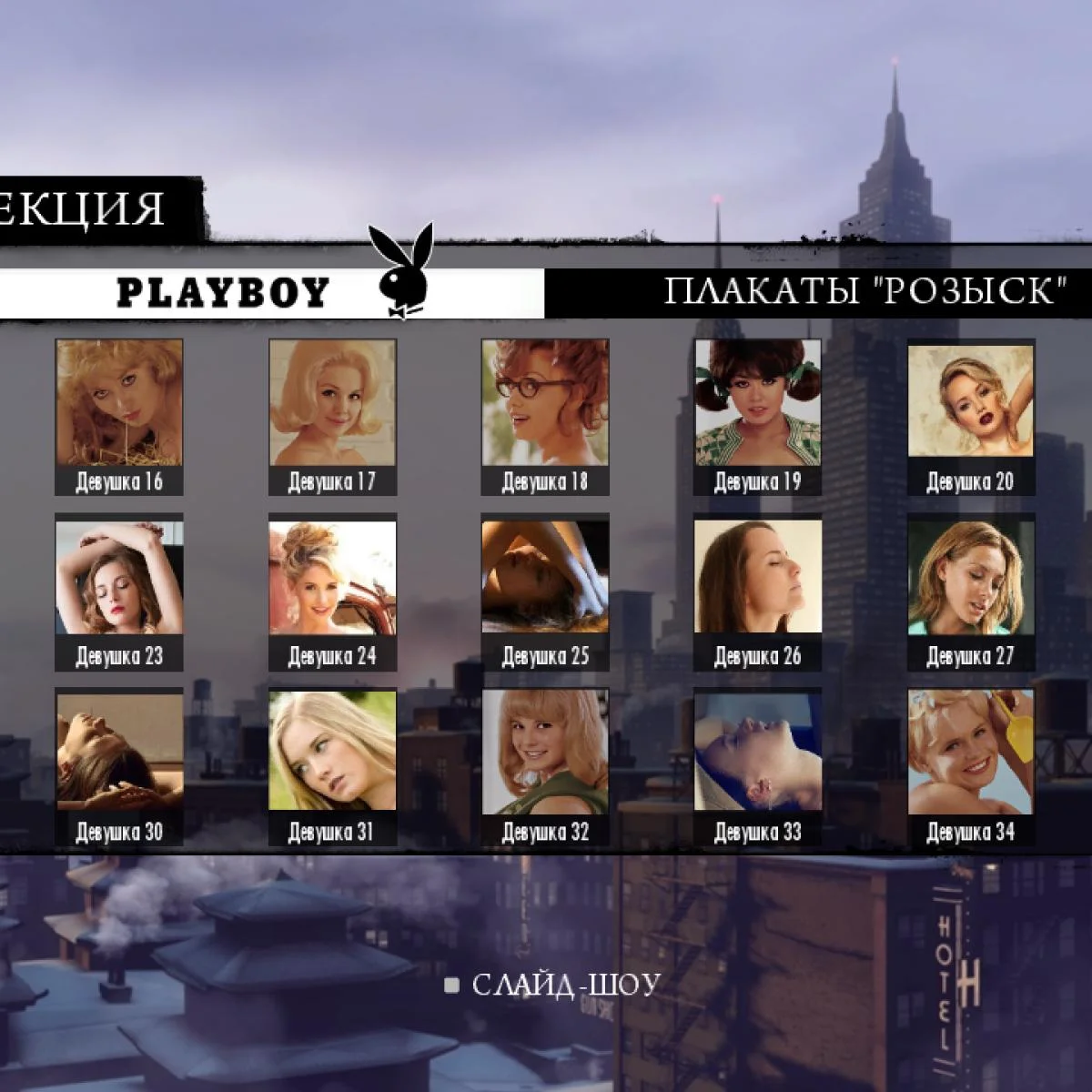Choose the Девушка 31 thumbnail
The image size is (1092, 1092).
pos(332,753)
